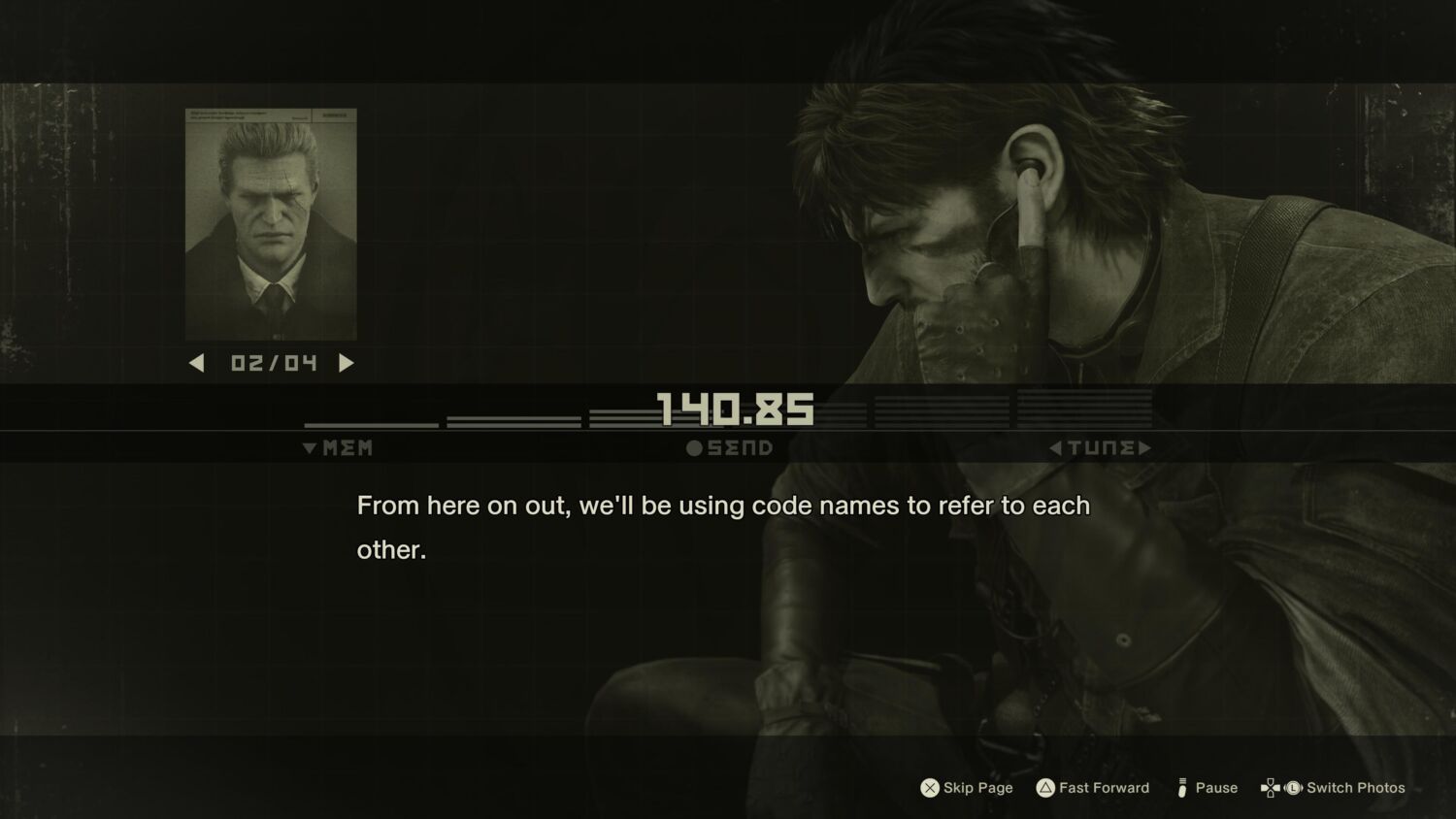Pause the codec call
This screenshot has height=819, width=1456.
click(1207, 788)
